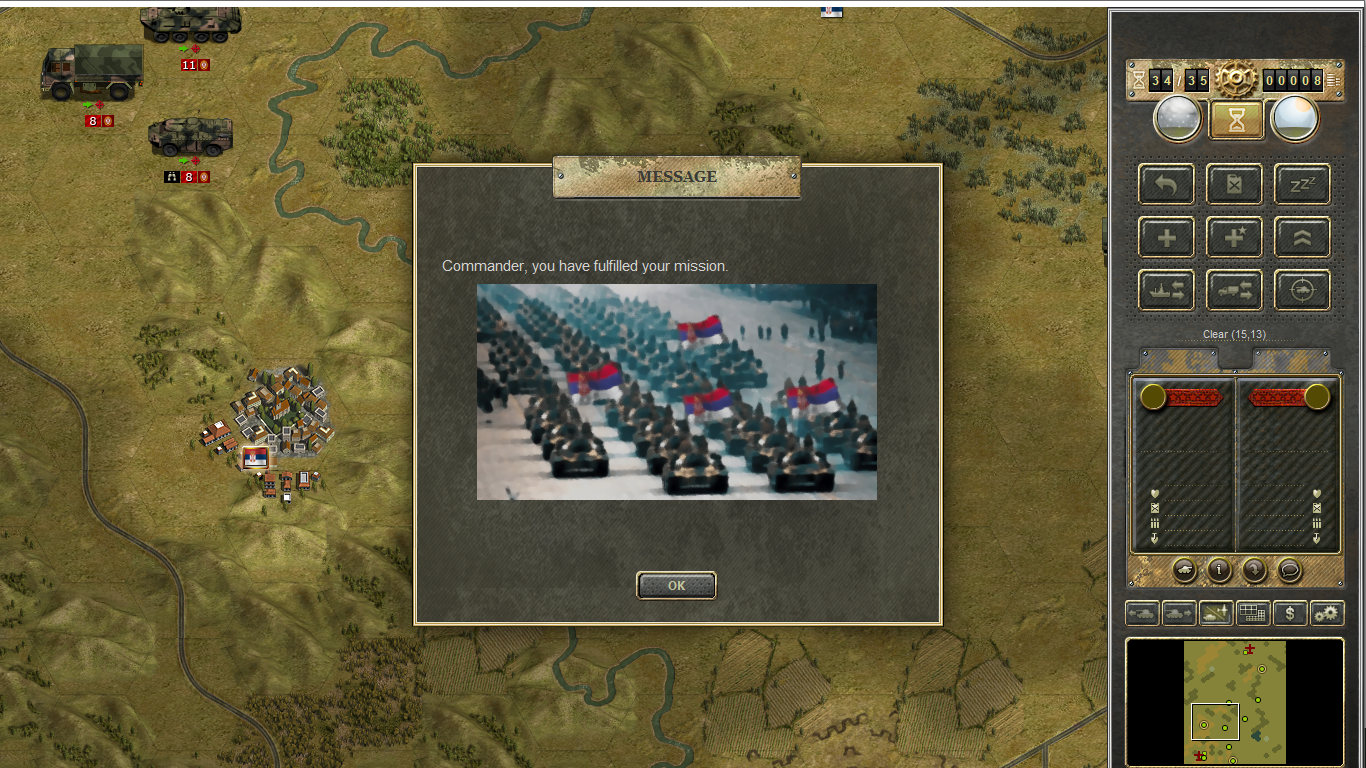The width and height of the screenshot is (1366, 768).
Task: Click the plain plus reinforcement button
Action: click(1166, 238)
